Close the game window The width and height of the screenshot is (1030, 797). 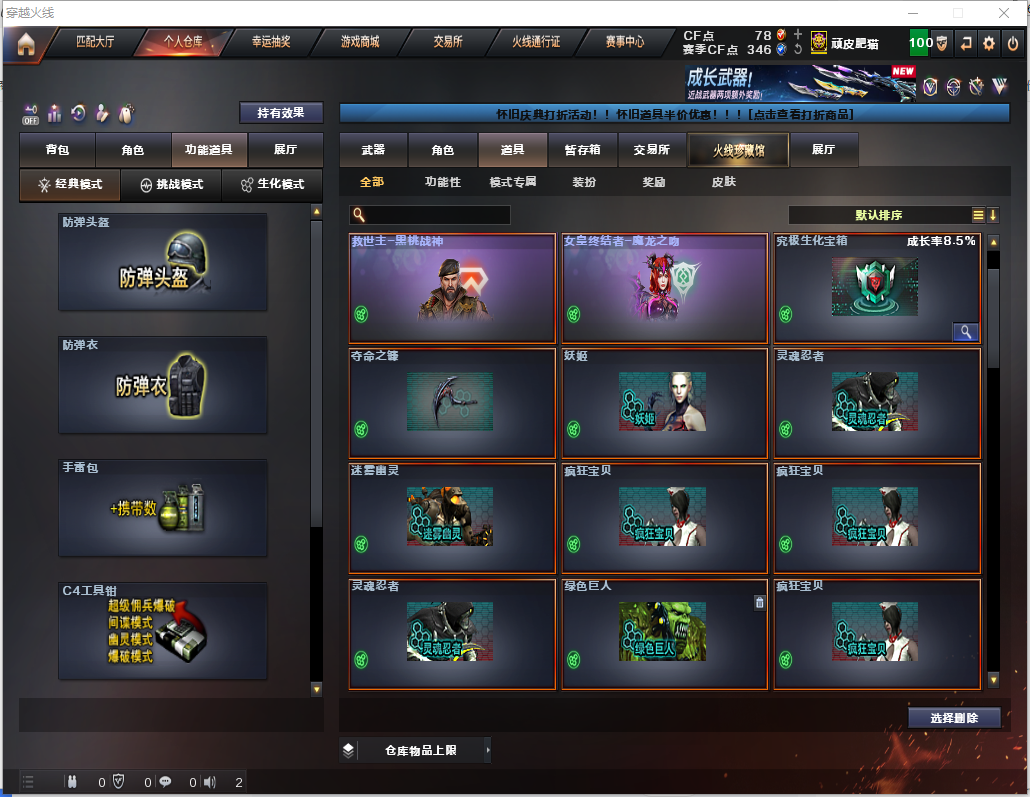click(1004, 13)
